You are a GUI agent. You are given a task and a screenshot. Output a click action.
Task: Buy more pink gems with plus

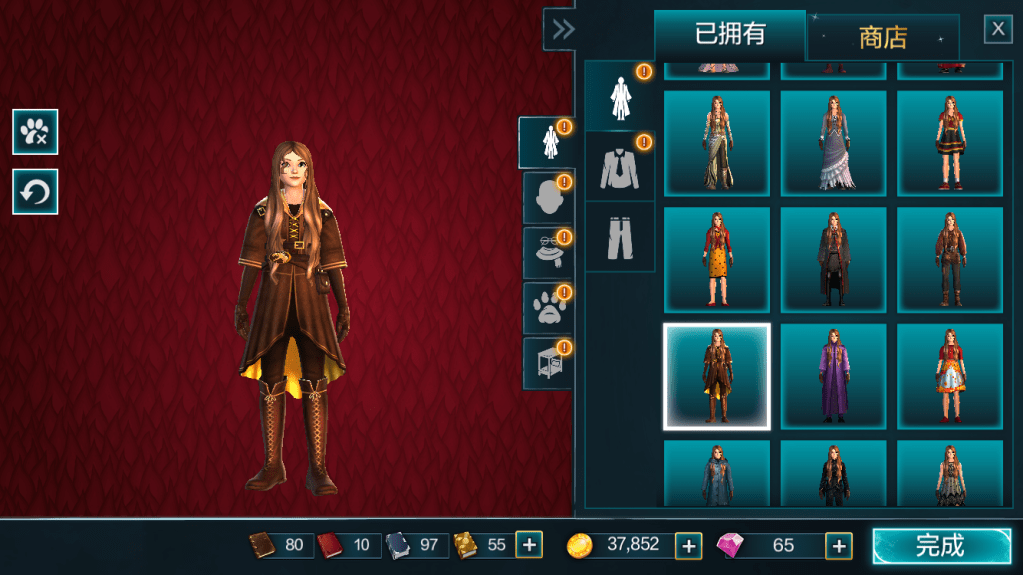[x=838, y=545]
